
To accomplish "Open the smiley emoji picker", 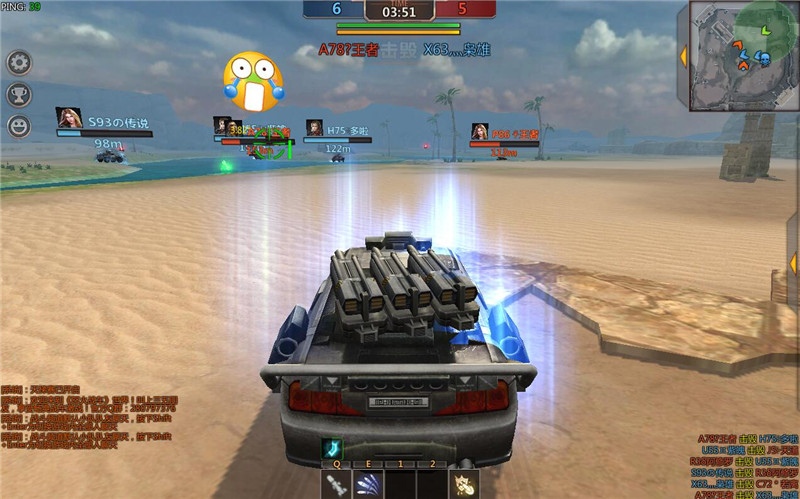I will (x=19, y=126).
